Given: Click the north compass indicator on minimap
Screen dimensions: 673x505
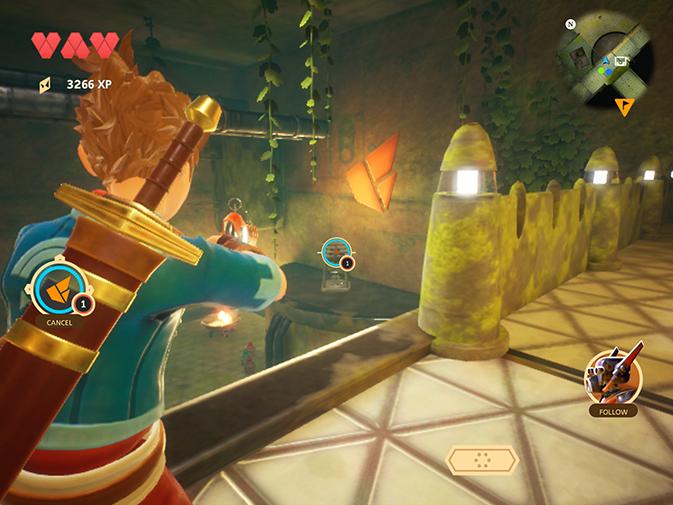Looking at the screenshot, I should [570, 24].
